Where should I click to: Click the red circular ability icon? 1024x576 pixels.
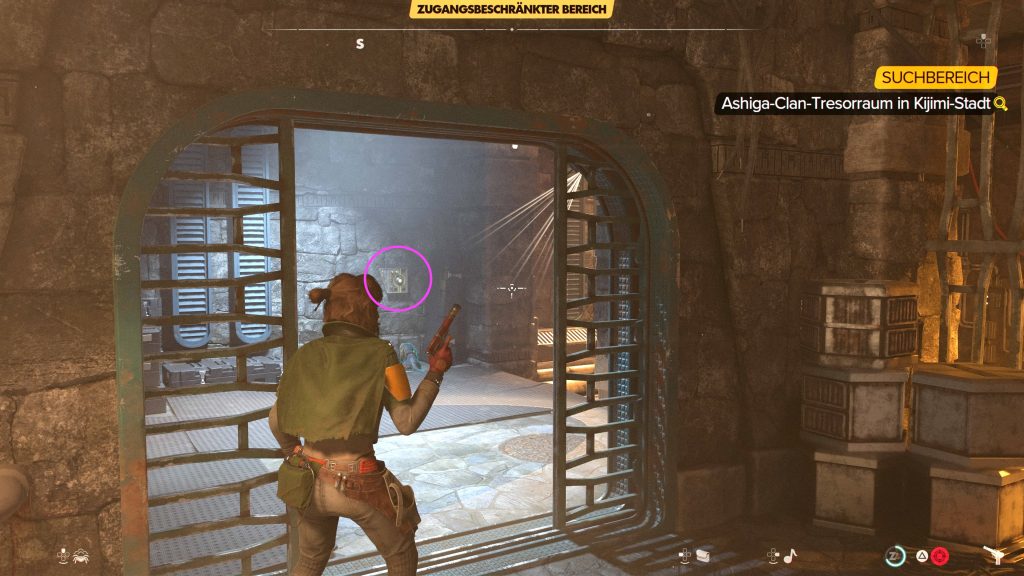tap(938, 555)
